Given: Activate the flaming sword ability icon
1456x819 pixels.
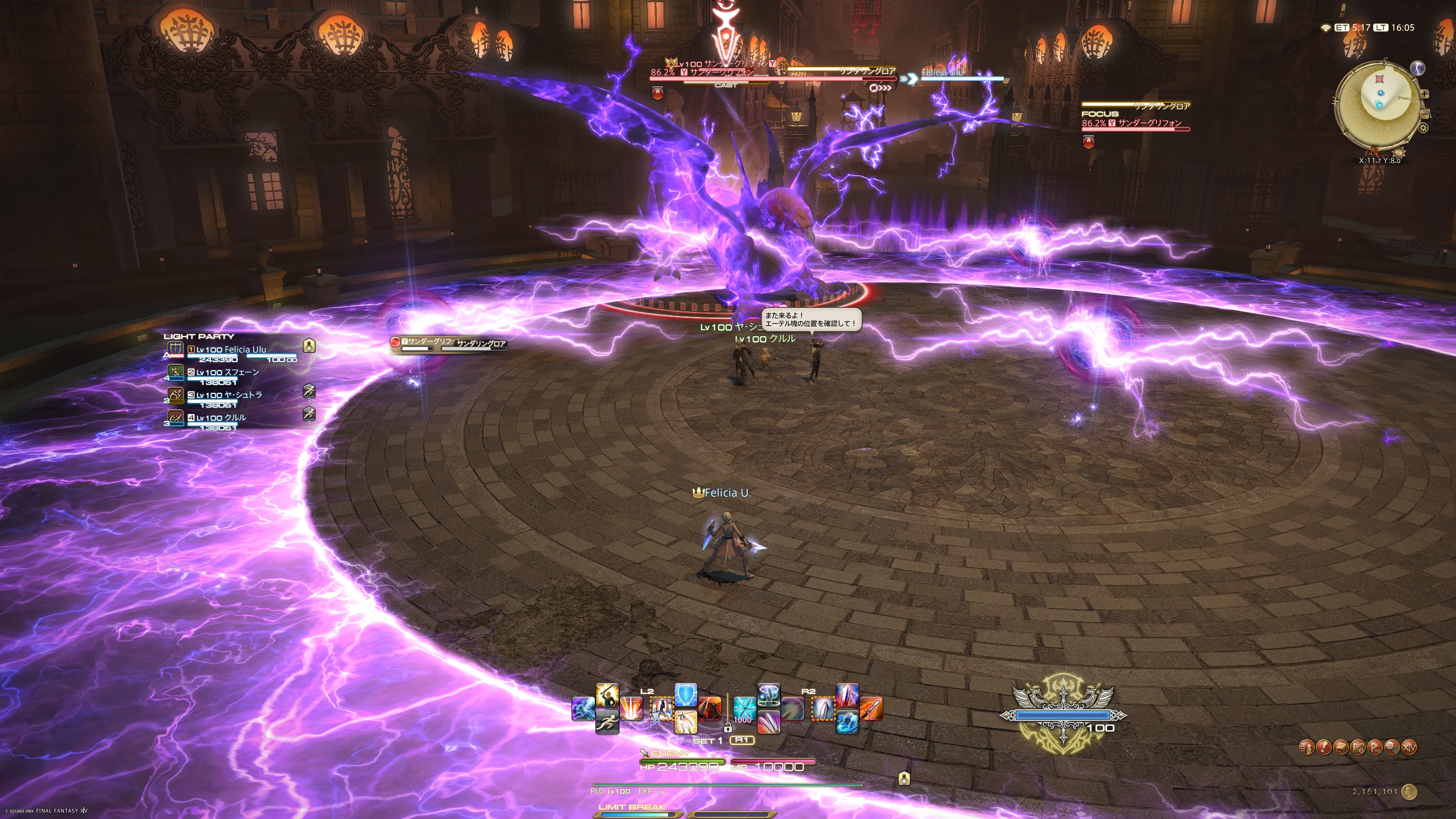Looking at the screenshot, I should pos(871,709).
